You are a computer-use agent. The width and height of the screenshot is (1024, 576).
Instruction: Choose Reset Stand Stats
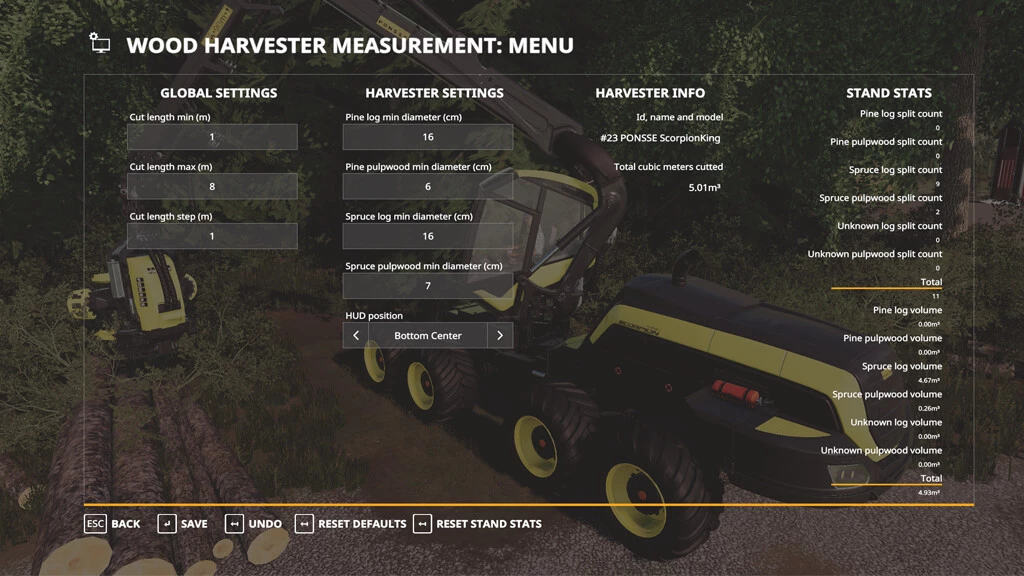point(477,524)
